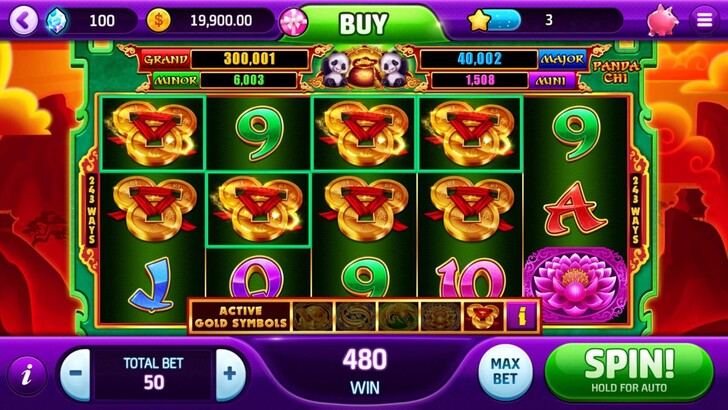Set the MAX BET
This screenshot has height=410, width=728.
tap(504, 372)
